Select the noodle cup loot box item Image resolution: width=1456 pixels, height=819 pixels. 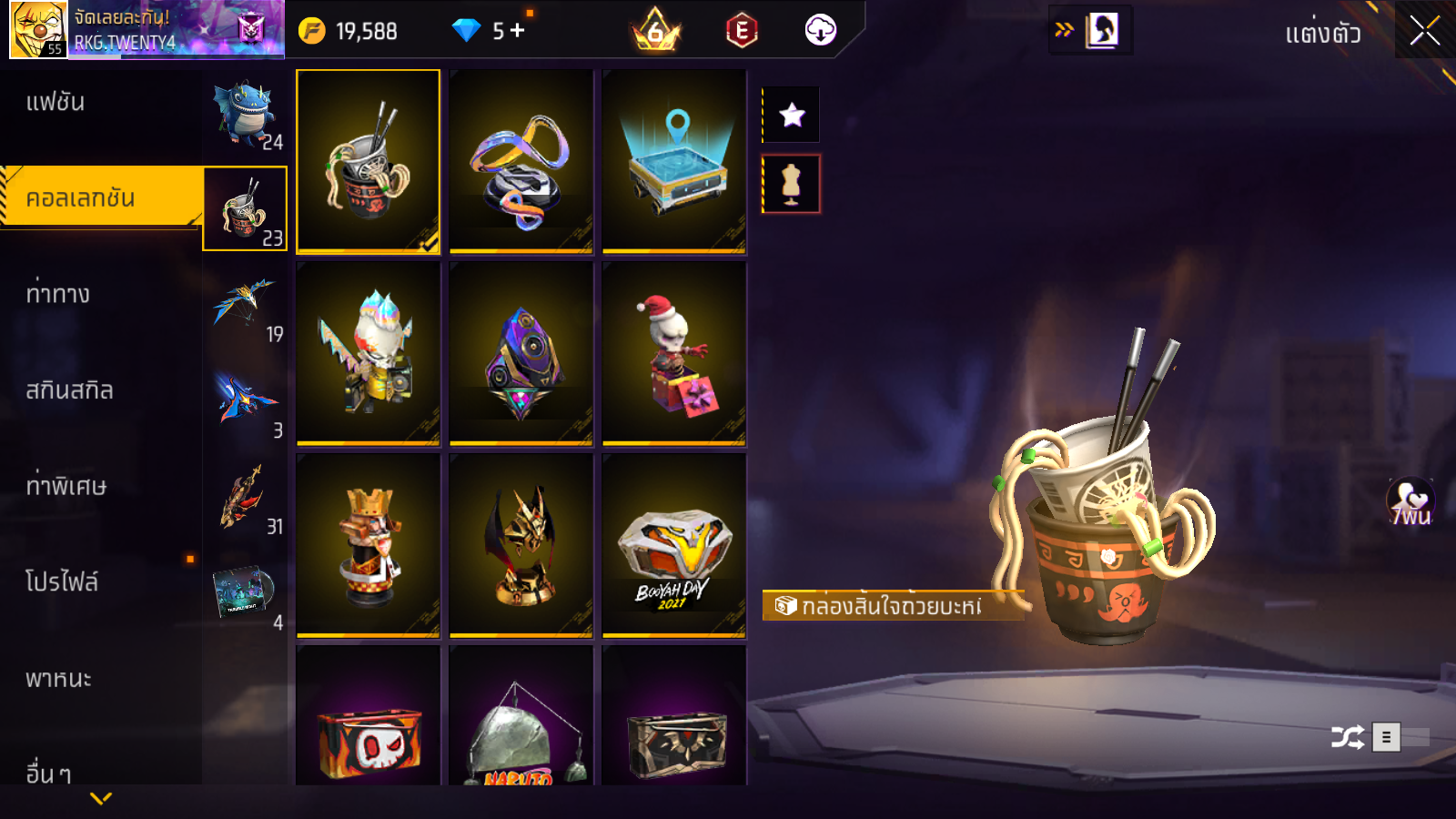point(368,161)
